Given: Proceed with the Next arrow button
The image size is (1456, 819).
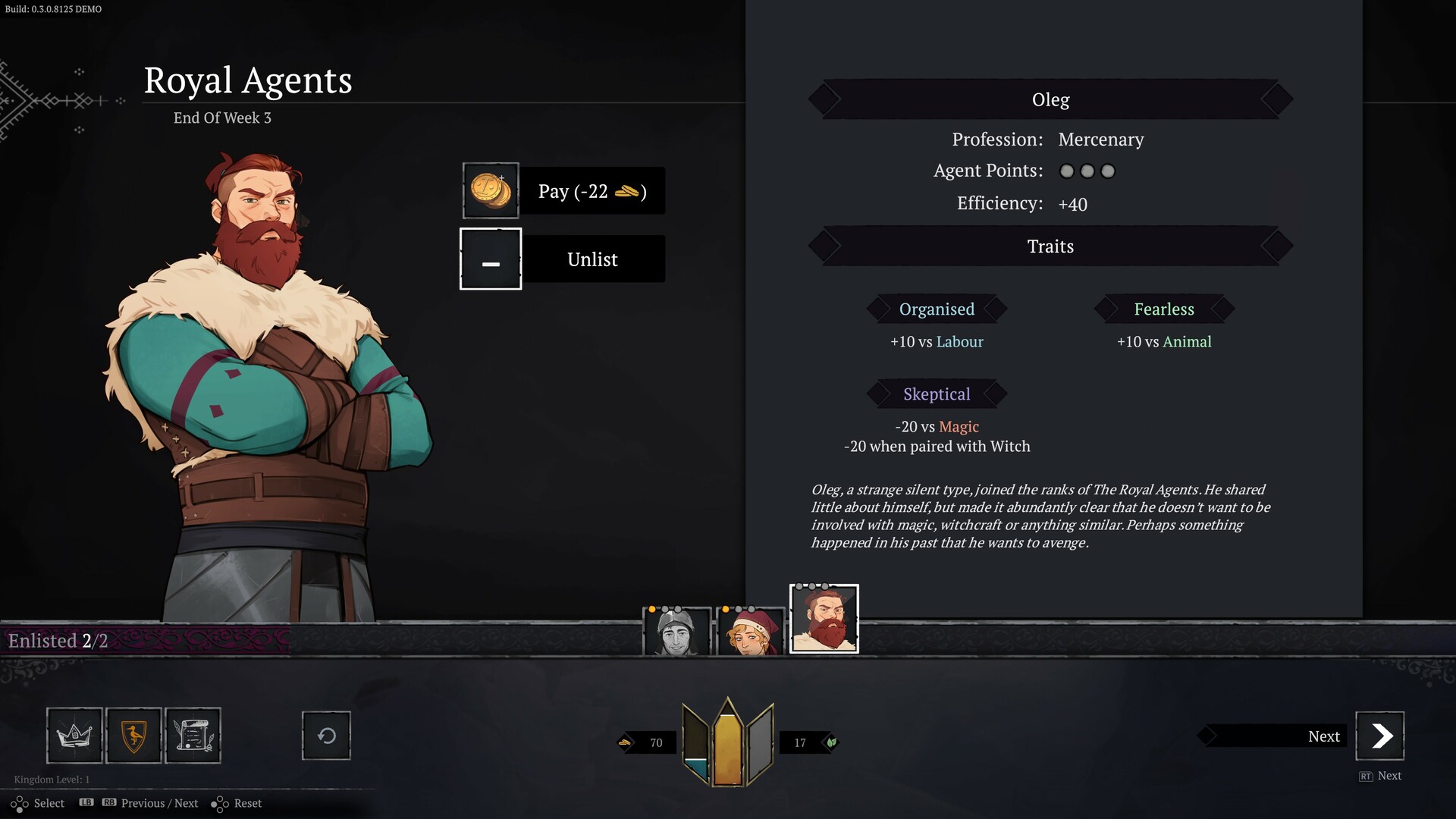Looking at the screenshot, I should pyautogui.click(x=1379, y=736).
